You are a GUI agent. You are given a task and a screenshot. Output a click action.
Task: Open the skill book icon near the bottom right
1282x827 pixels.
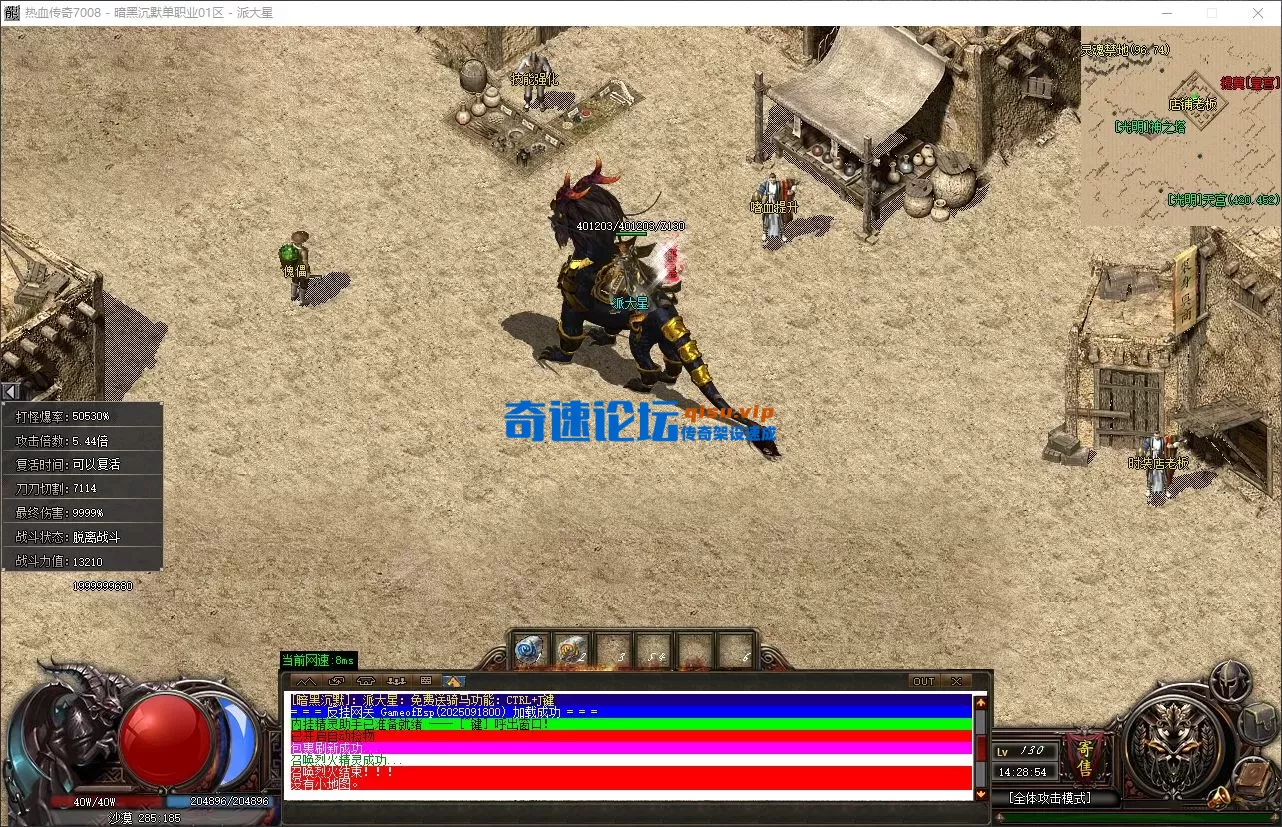click(1252, 776)
